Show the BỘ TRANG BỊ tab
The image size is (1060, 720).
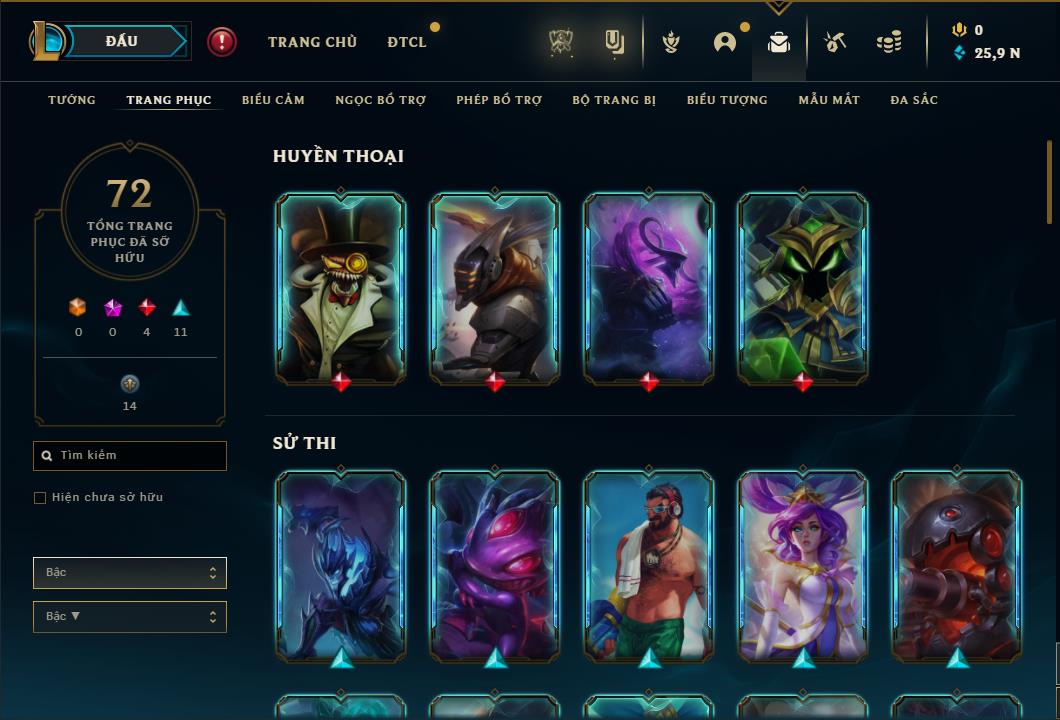tap(614, 100)
